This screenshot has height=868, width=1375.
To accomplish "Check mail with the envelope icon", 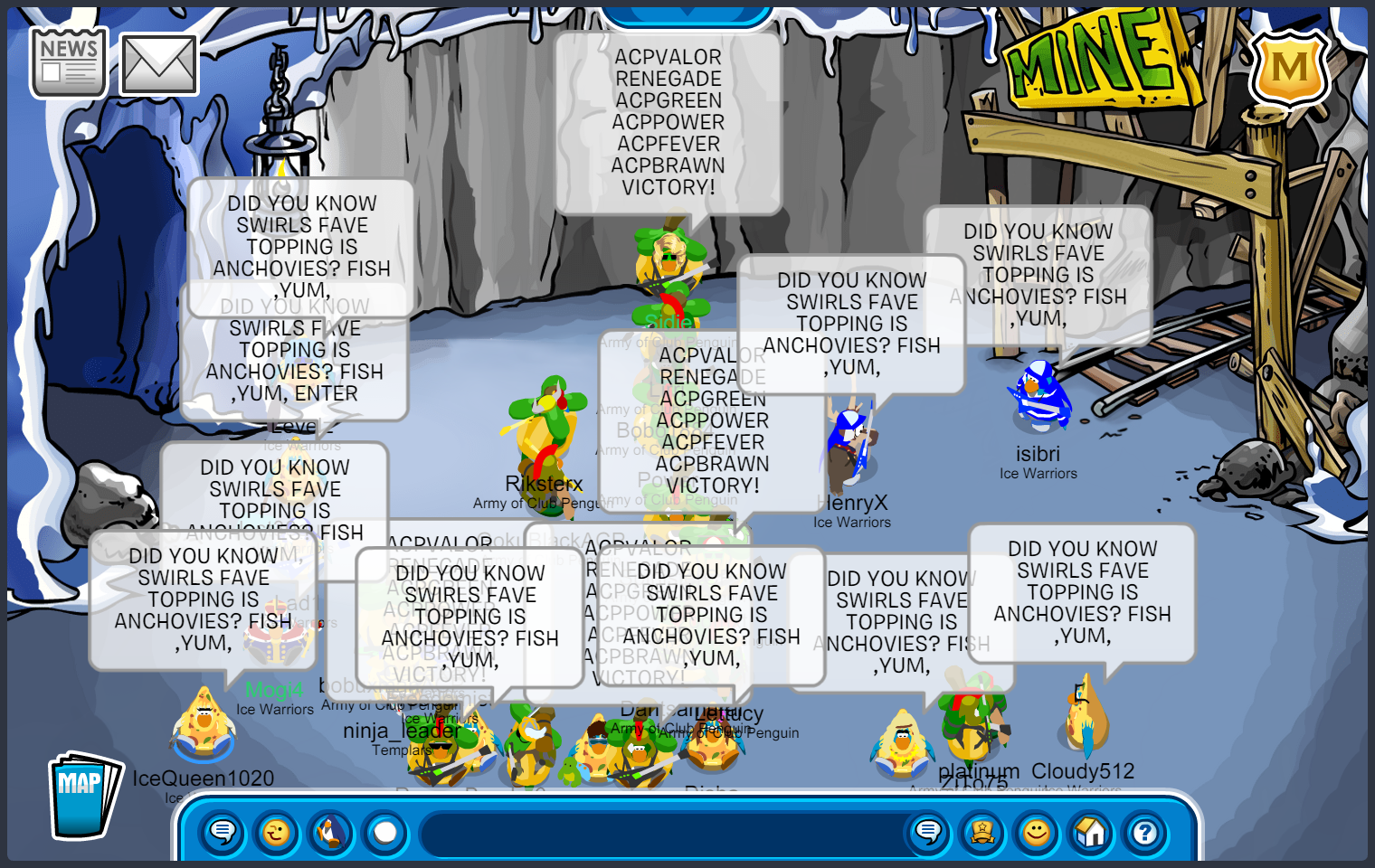I will 159,65.
